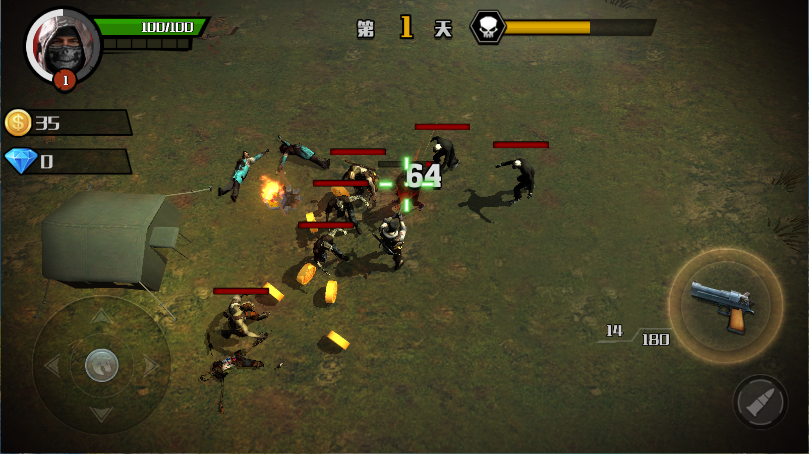Tap the joystick down arrow
Screen dimensions: 809x454
pyautogui.click(x=101, y=414)
